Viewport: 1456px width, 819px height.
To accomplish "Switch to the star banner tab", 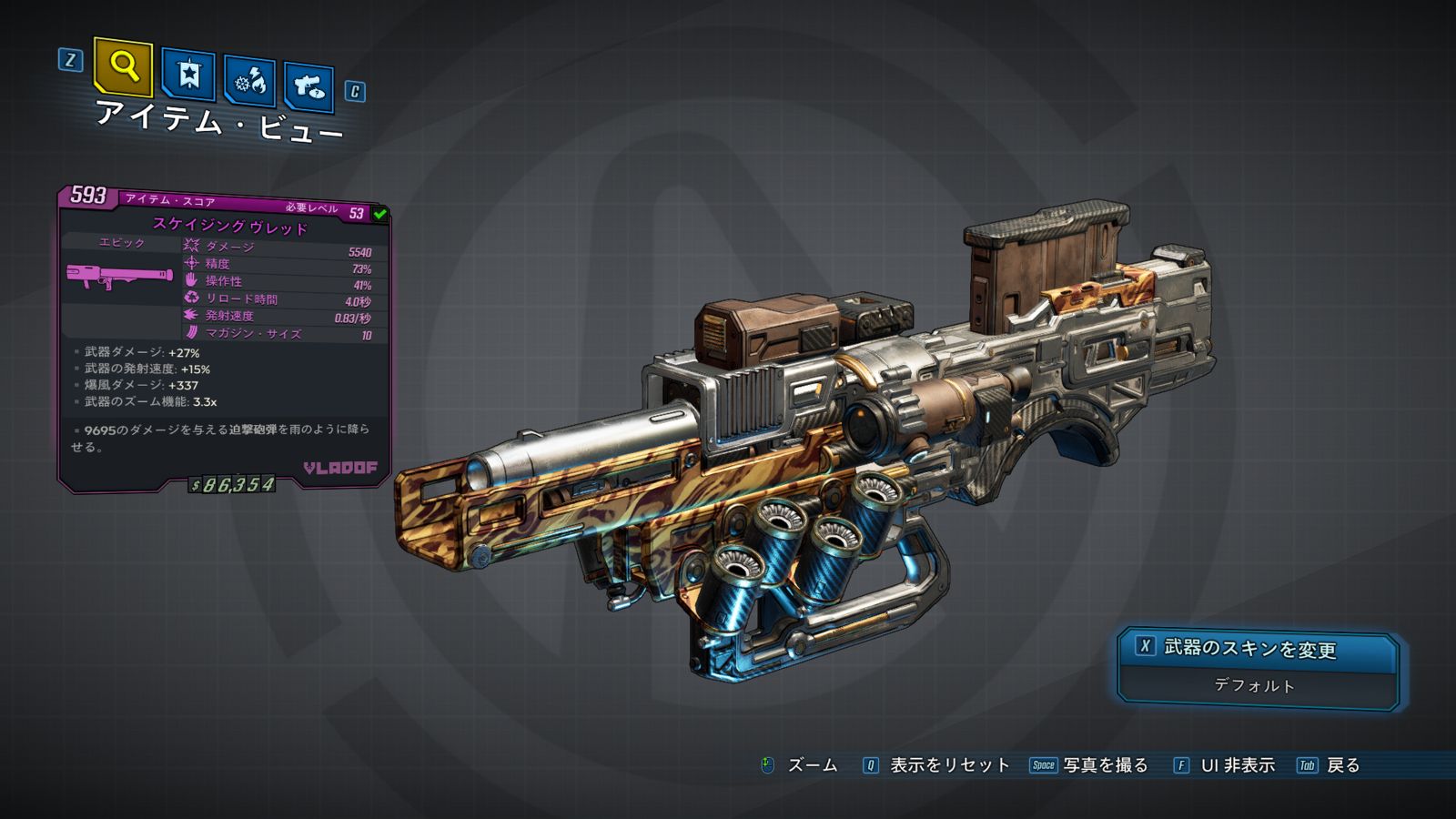I will (188, 75).
